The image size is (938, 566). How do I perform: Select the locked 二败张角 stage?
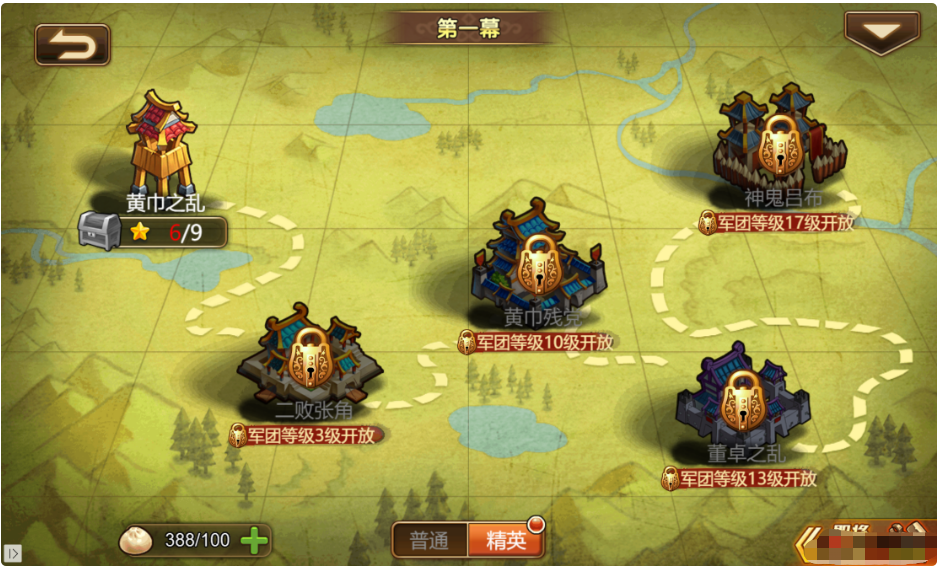click(x=311, y=361)
